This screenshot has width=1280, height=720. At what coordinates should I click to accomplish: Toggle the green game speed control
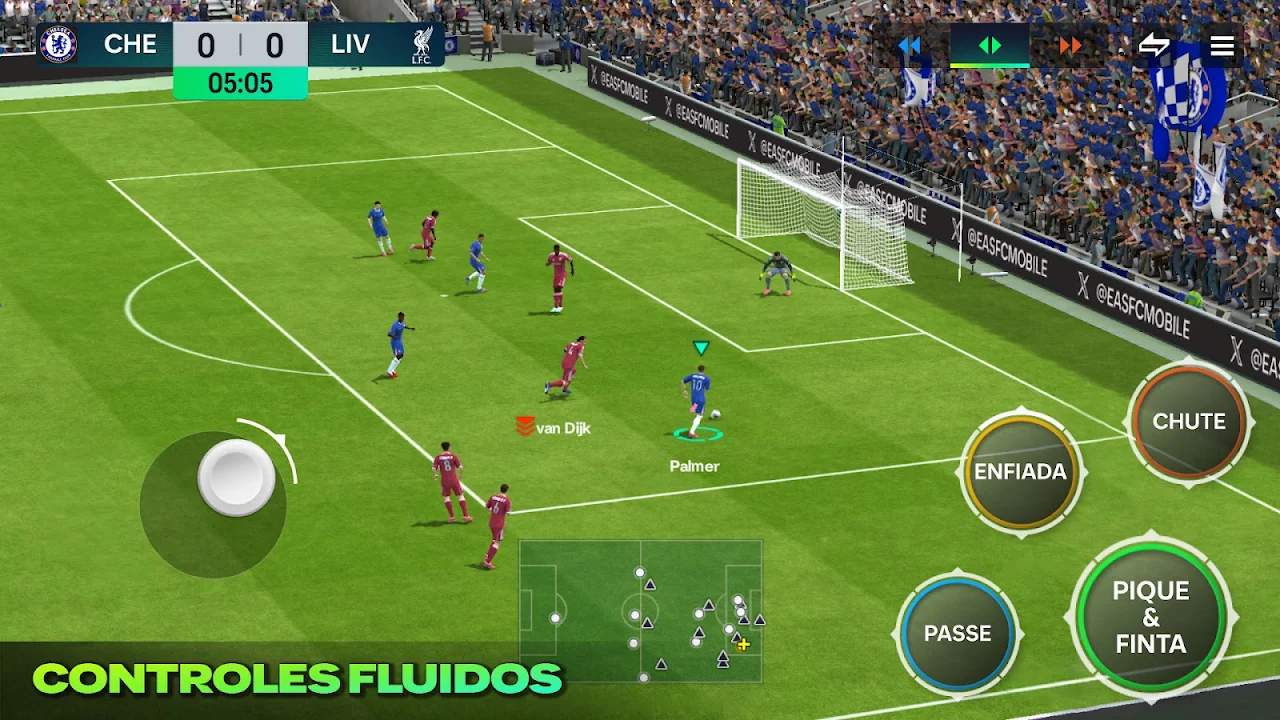point(991,44)
